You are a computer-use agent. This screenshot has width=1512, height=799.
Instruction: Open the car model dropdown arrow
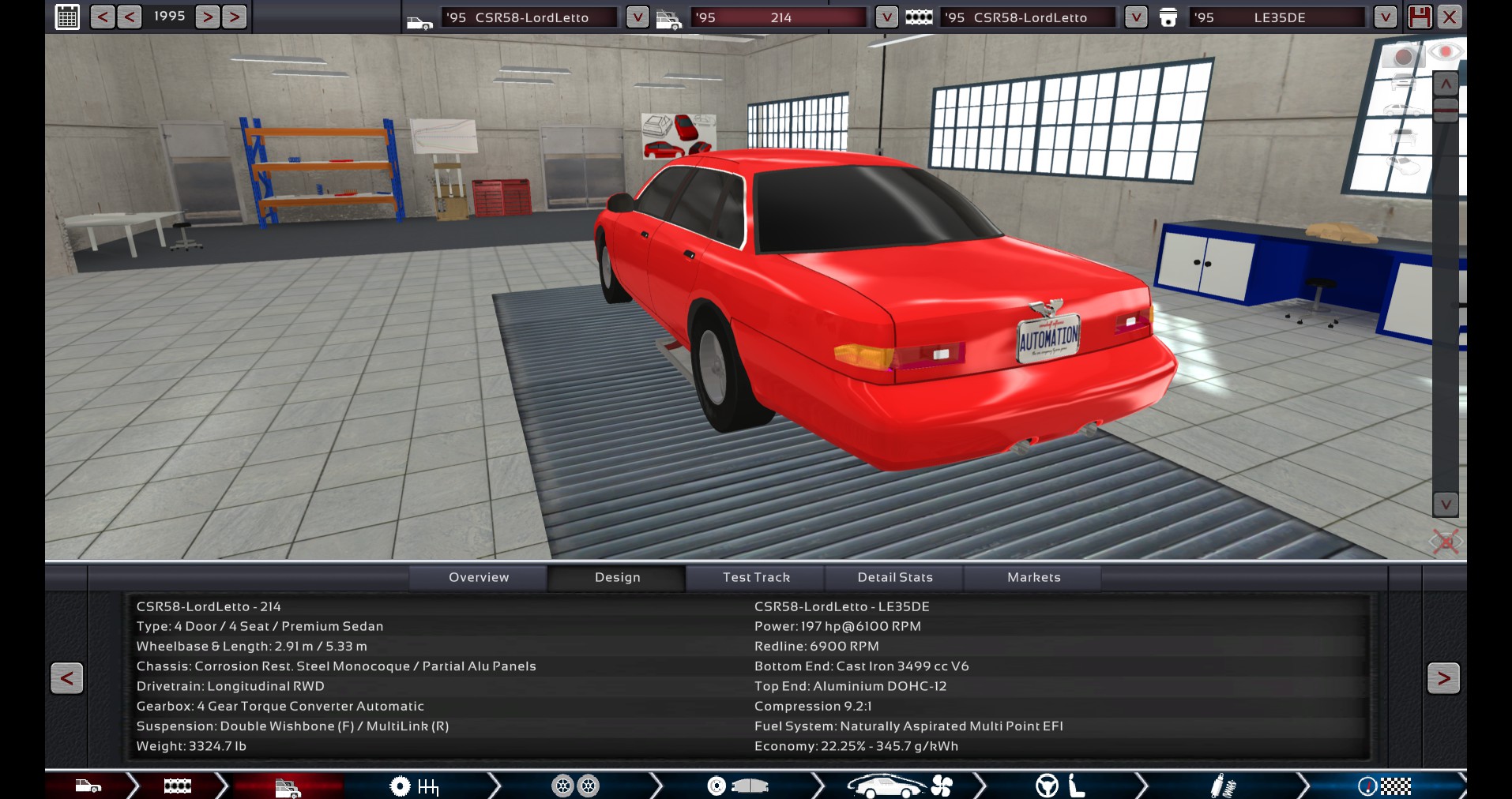(637, 17)
